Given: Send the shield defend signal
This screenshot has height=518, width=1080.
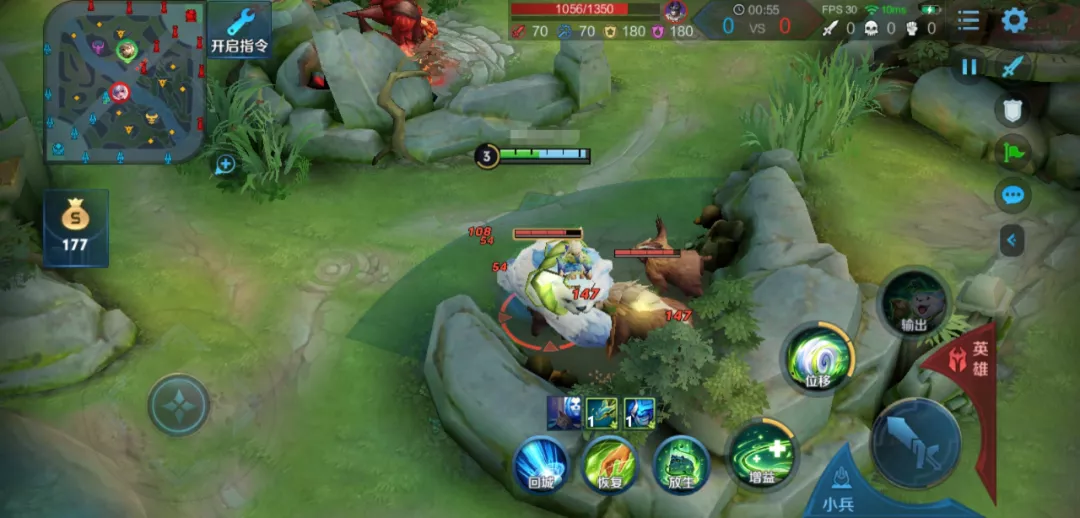Looking at the screenshot, I should click(1013, 109).
